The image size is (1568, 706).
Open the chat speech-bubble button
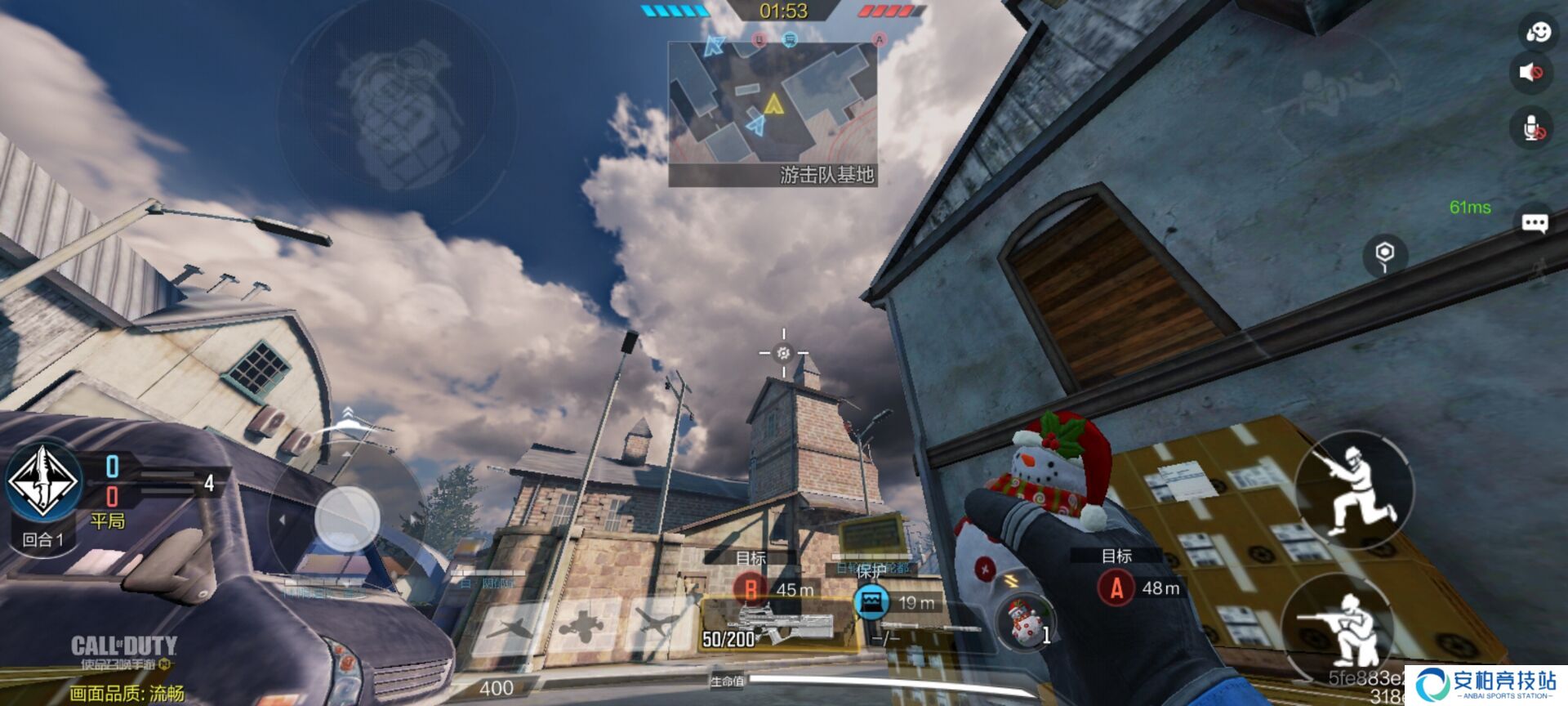(1535, 223)
